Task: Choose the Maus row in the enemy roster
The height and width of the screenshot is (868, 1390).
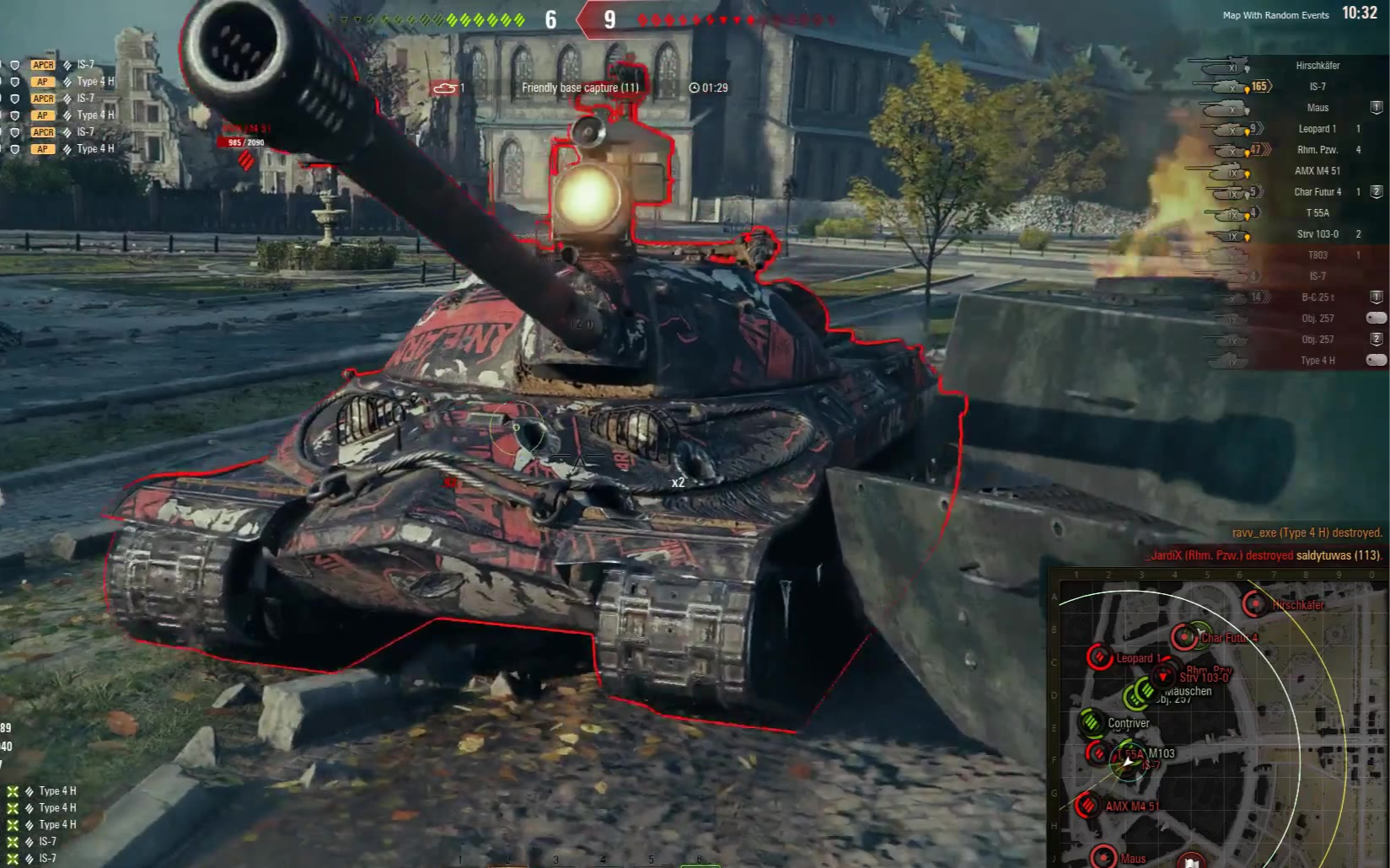Action: 1317,108
